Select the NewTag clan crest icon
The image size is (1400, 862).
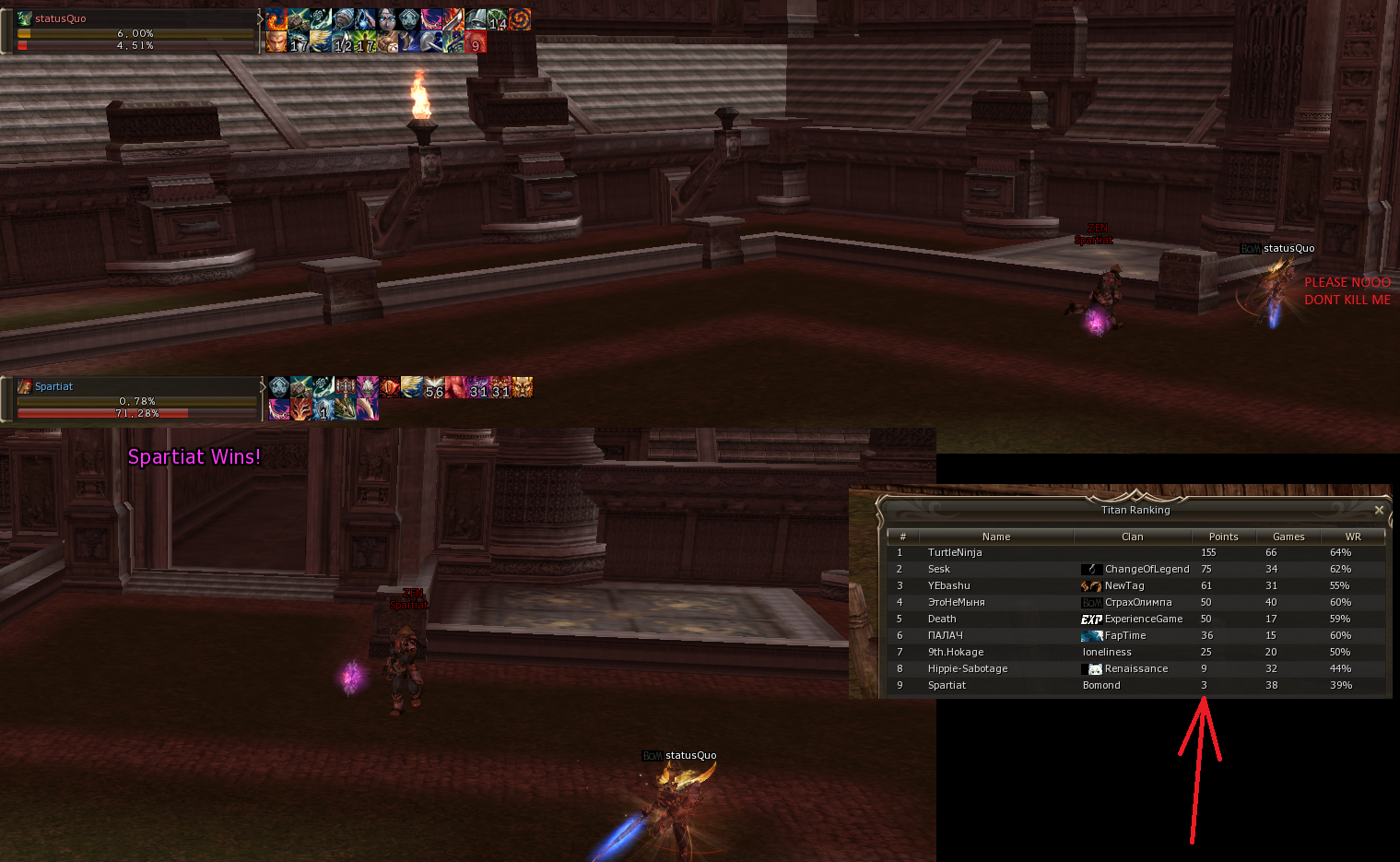point(1091,585)
